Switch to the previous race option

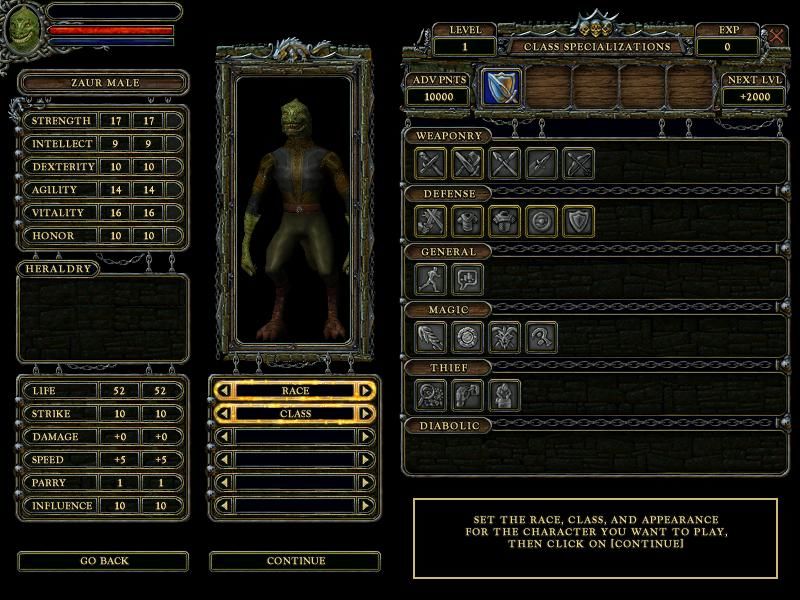224,390
